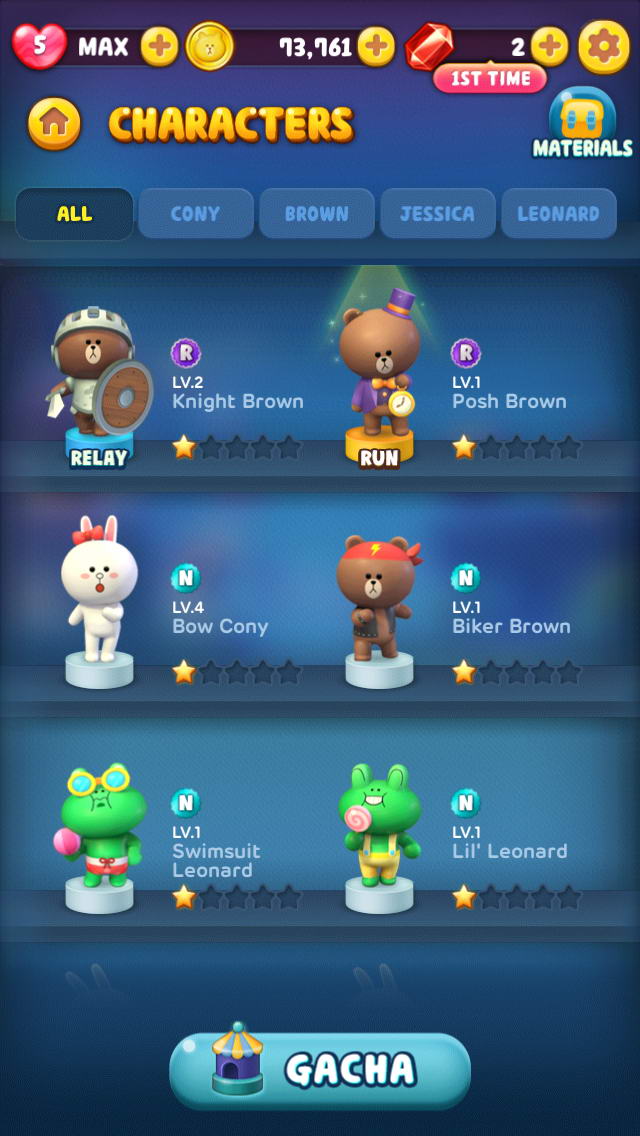Show only Cony characters
The width and height of the screenshot is (640, 1136).
[195, 213]
